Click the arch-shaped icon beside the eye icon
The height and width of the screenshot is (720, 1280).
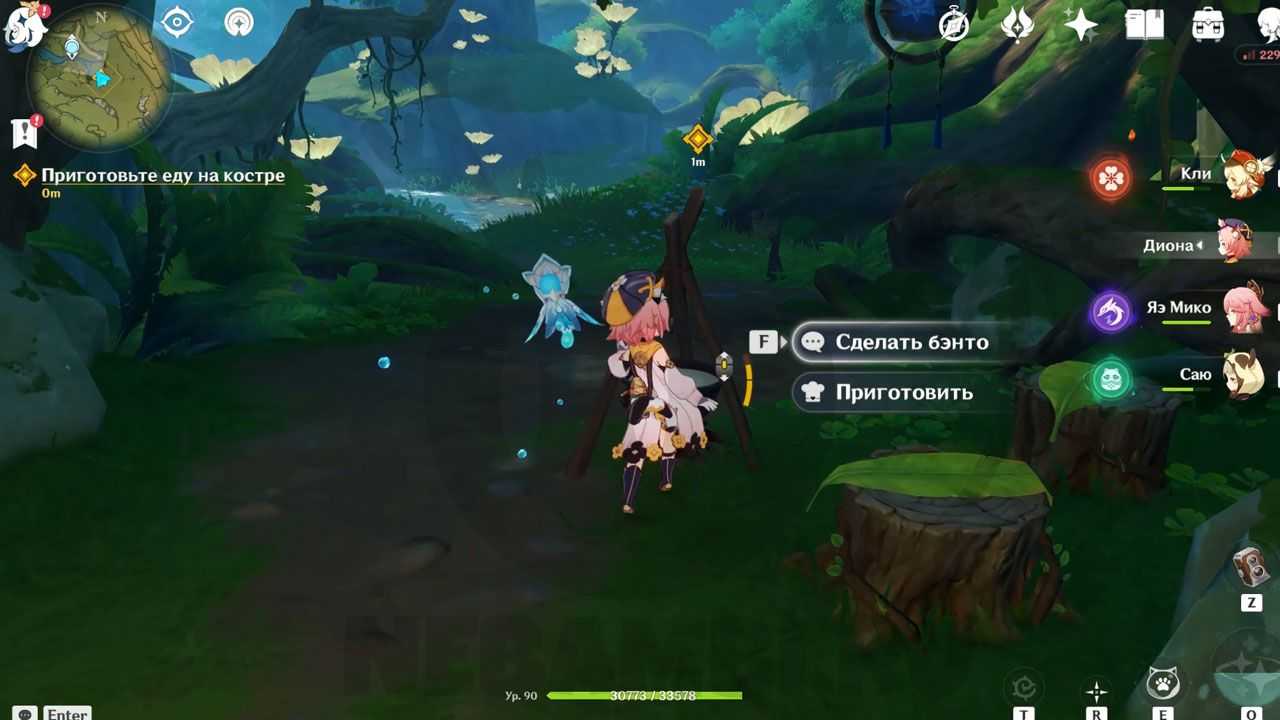(x=239, y=22)
